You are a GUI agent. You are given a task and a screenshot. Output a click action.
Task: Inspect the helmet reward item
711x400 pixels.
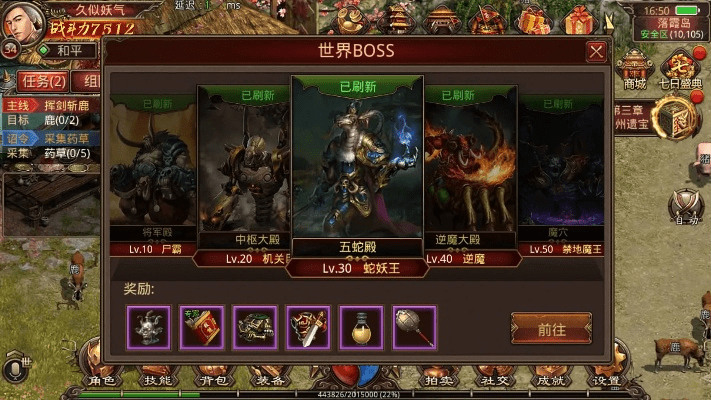[x=148, y=327]
